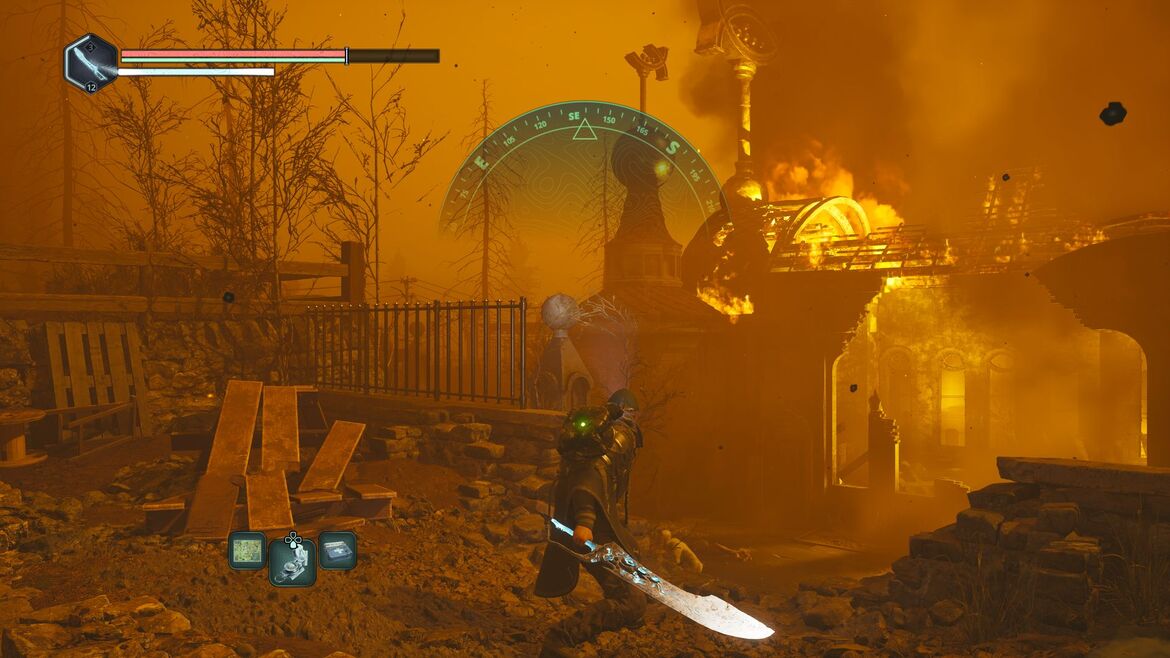Image resolution: width=1170 pixels, height=658 pixels.
Task: Choose the medkit box quick slot
Action: click(x=337, y=550)
